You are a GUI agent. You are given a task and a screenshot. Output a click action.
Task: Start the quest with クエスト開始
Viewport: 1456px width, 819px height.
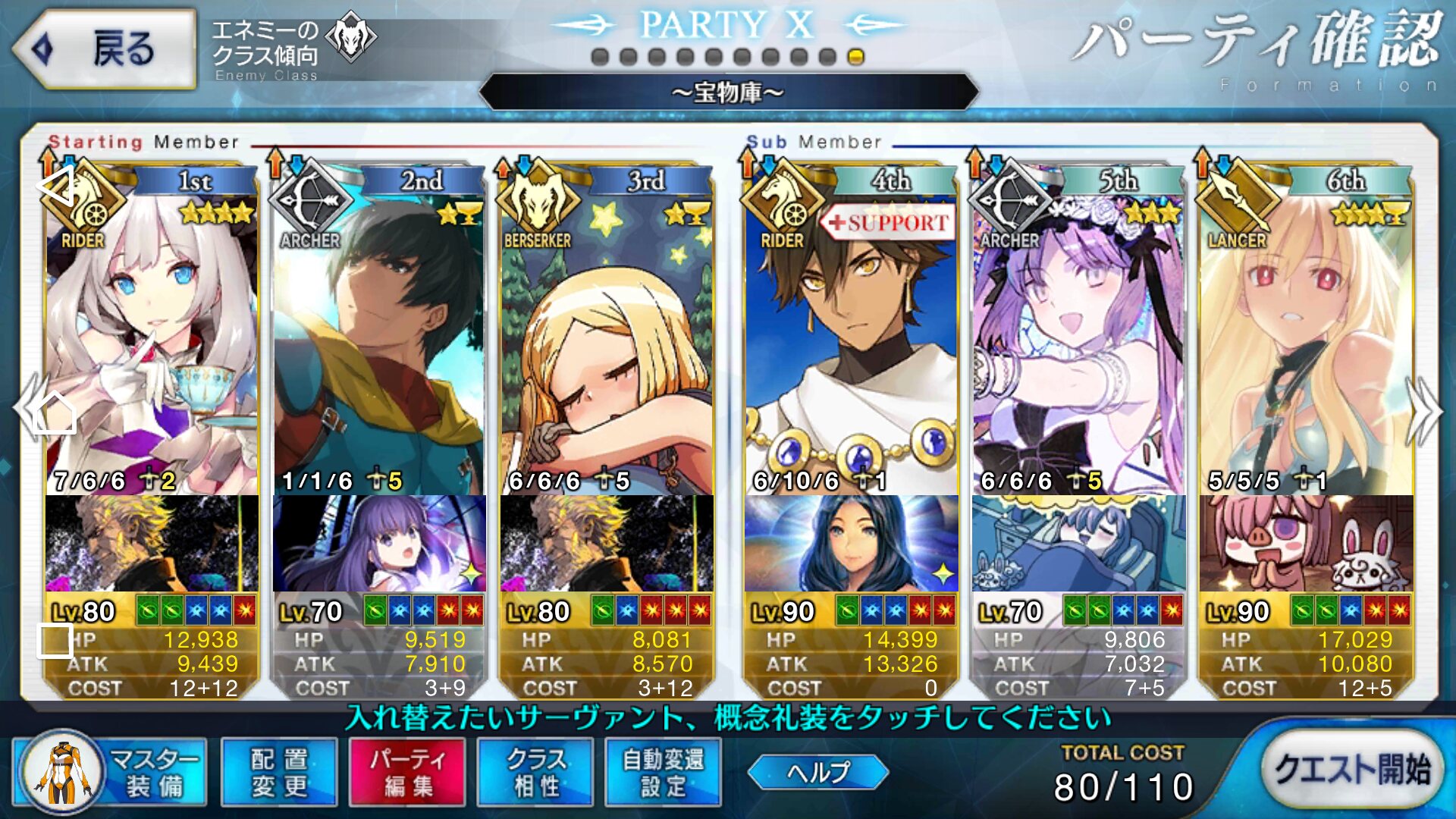(1351, 769)
